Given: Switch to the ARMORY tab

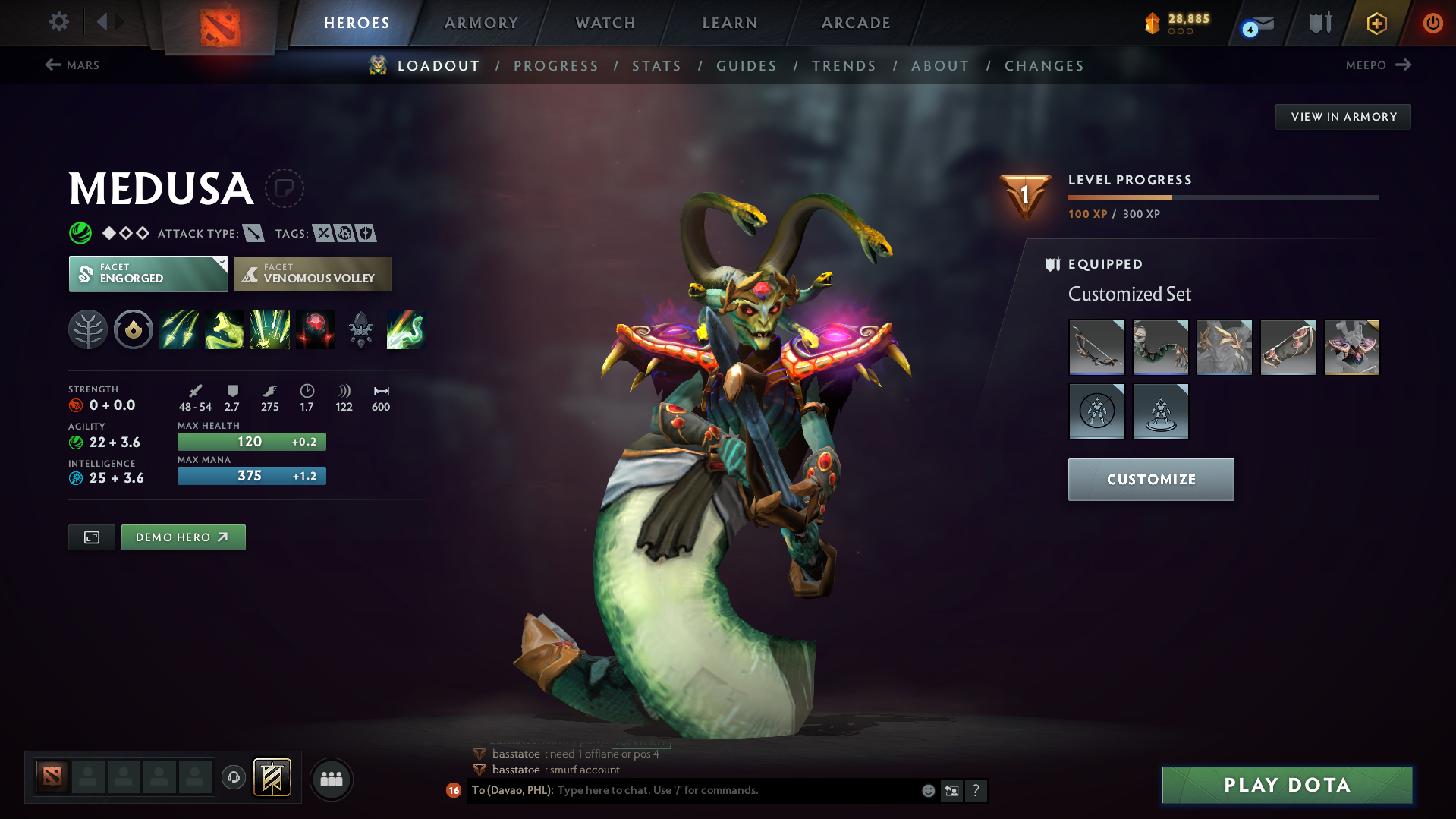Looking at the screenshot, I should click(x=481, y=23).
